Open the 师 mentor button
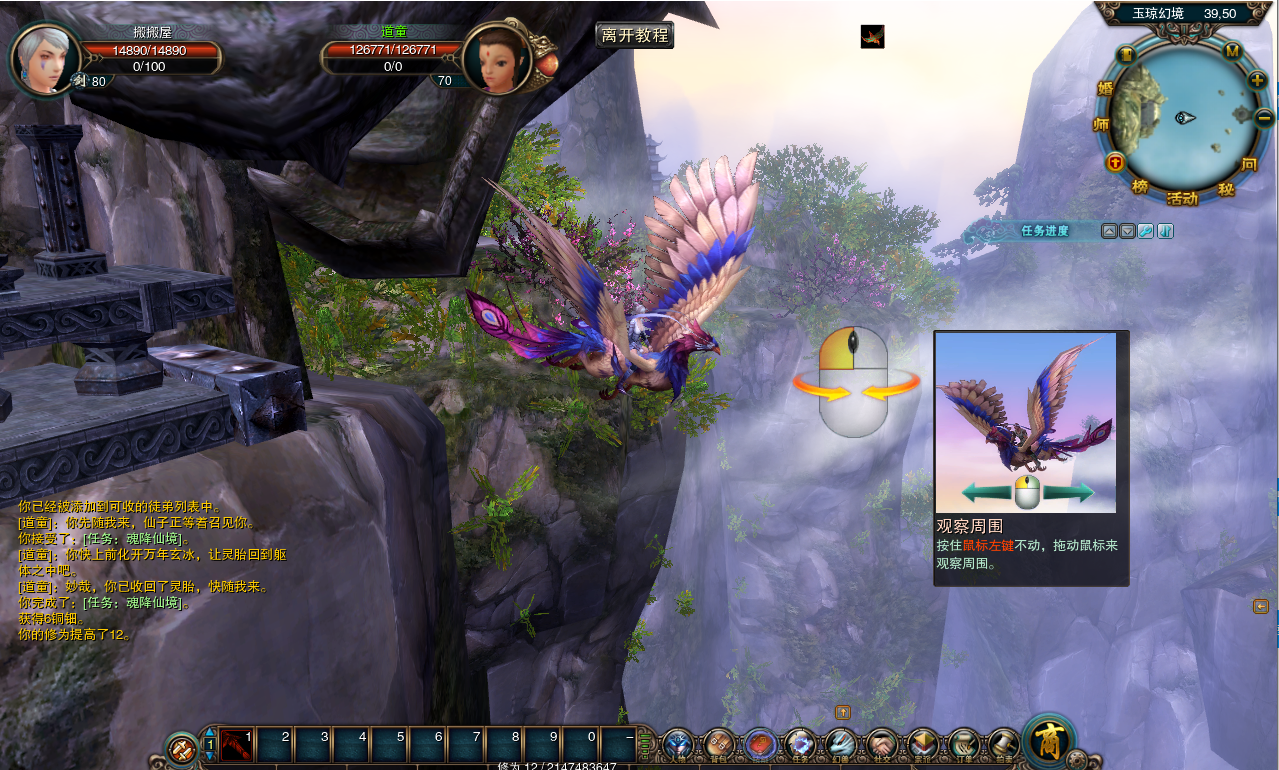Viewport: 1279px width, 770px height. pos(1102,124)
